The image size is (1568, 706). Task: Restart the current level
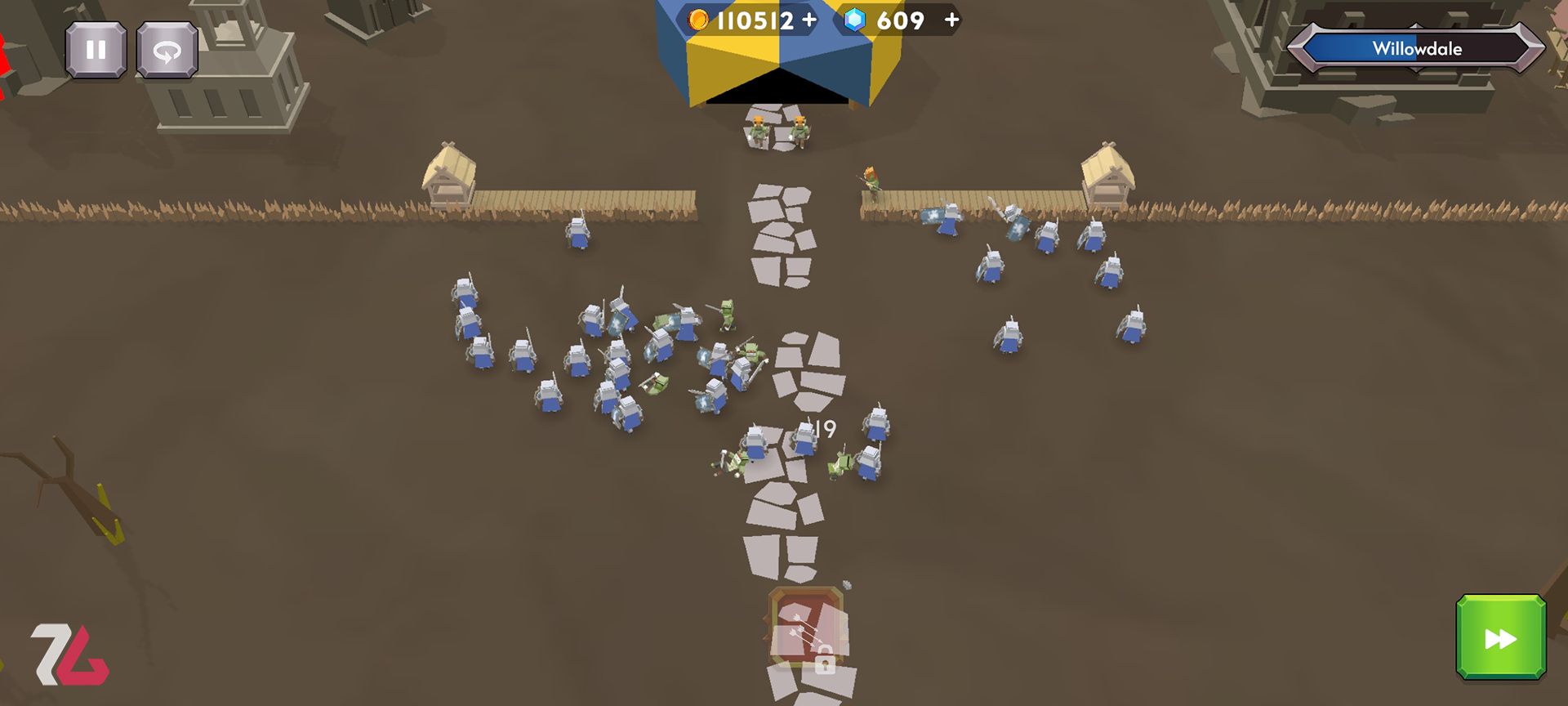pos(166,51)
